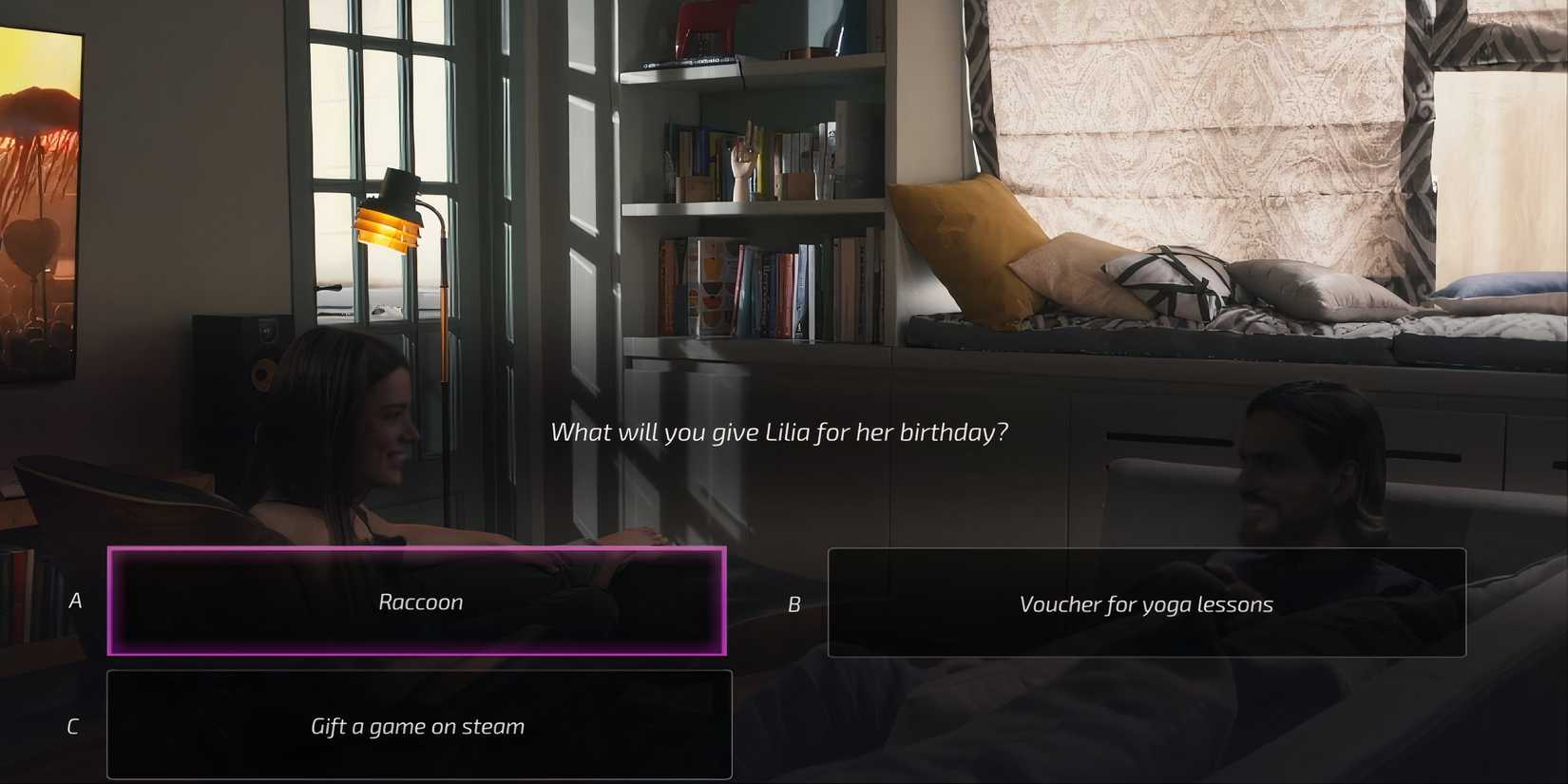Screen dimensions: 1568x784
Task: Click the letter C option label
Action: click(x=71, y=725)
